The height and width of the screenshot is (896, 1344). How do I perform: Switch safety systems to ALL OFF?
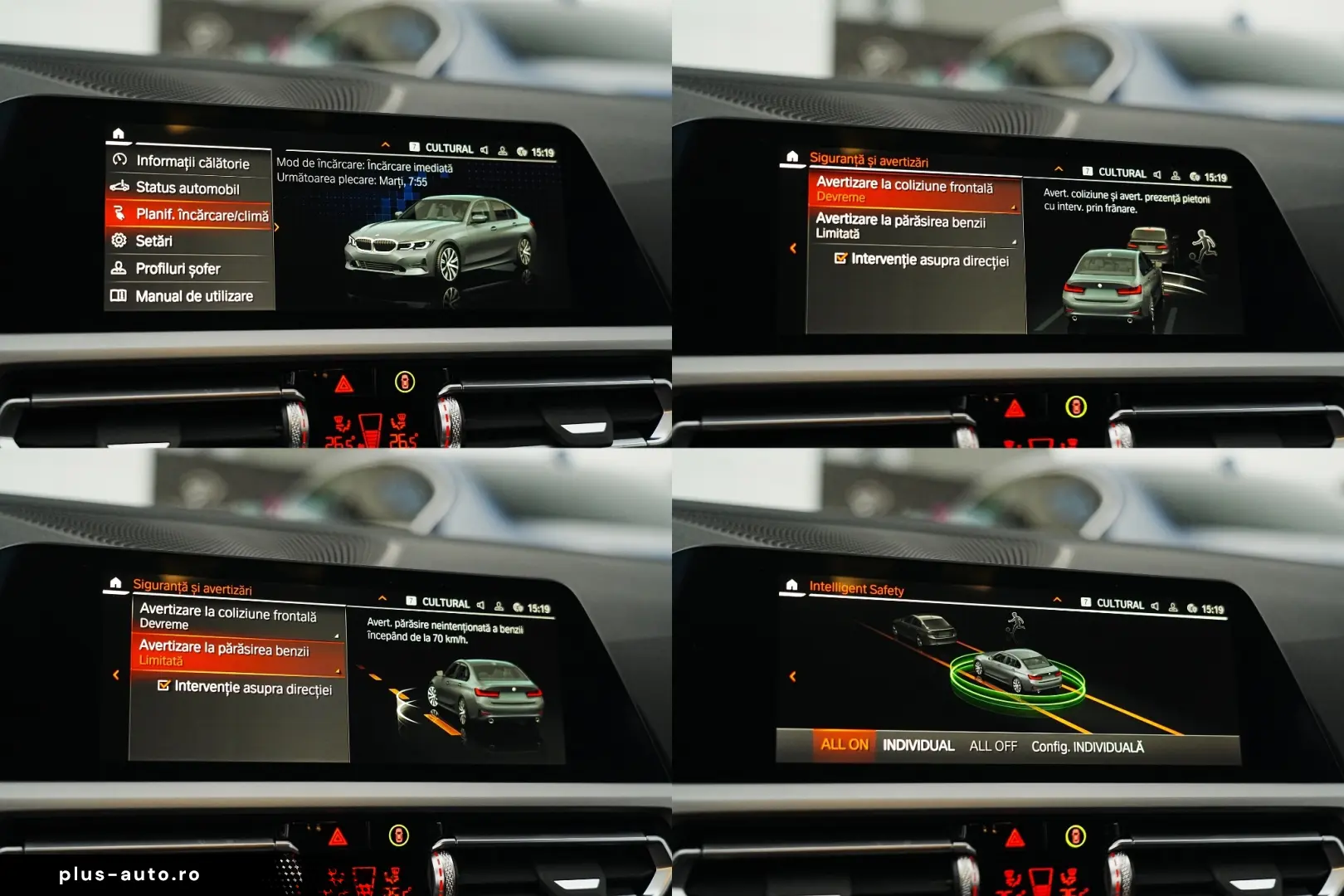click(993, 745)
